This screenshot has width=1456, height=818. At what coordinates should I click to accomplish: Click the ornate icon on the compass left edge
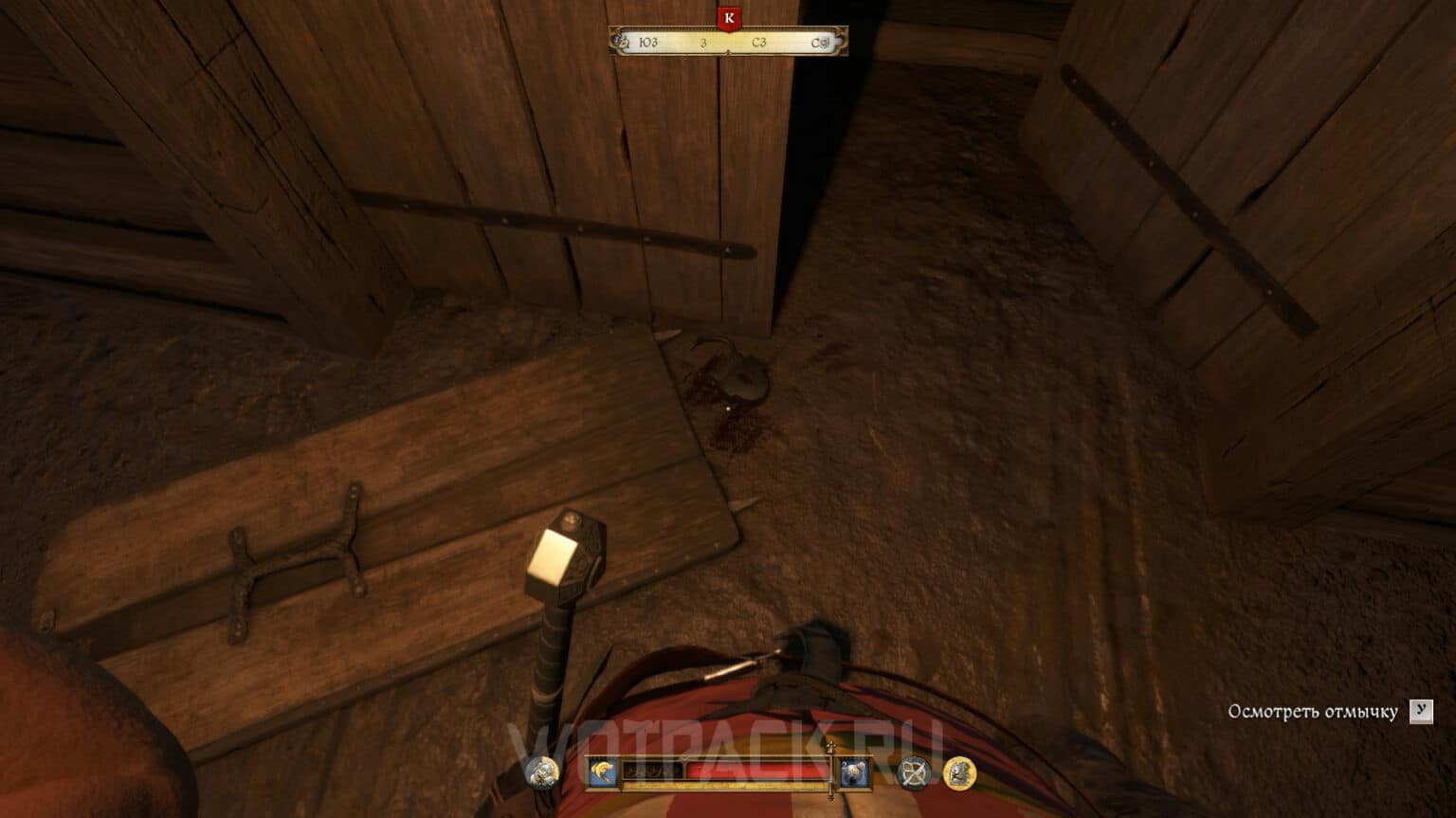pyautogui.click(x=622, y=42)
